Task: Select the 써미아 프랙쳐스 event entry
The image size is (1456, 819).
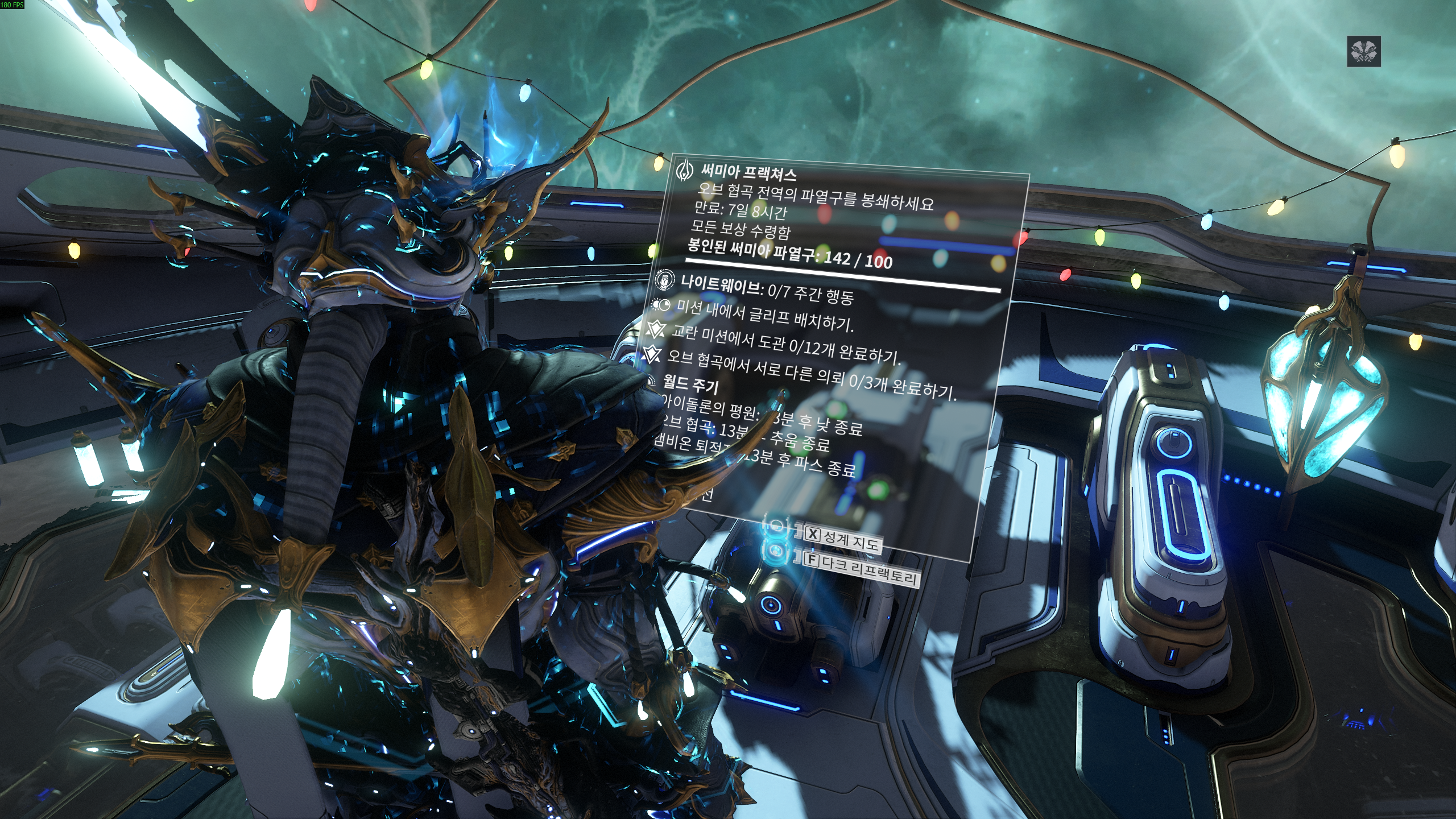Action: [x=748, y=171]
